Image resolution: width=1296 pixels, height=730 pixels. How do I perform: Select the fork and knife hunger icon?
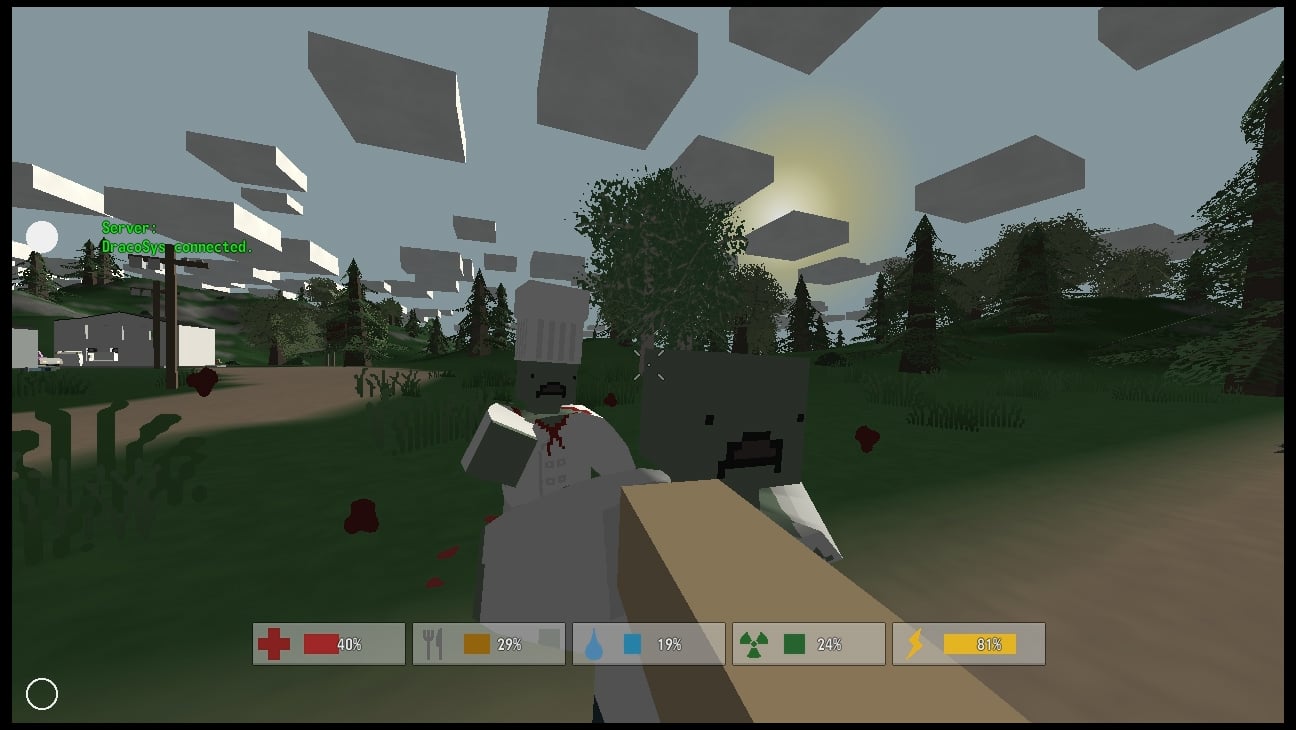point(434,641)
